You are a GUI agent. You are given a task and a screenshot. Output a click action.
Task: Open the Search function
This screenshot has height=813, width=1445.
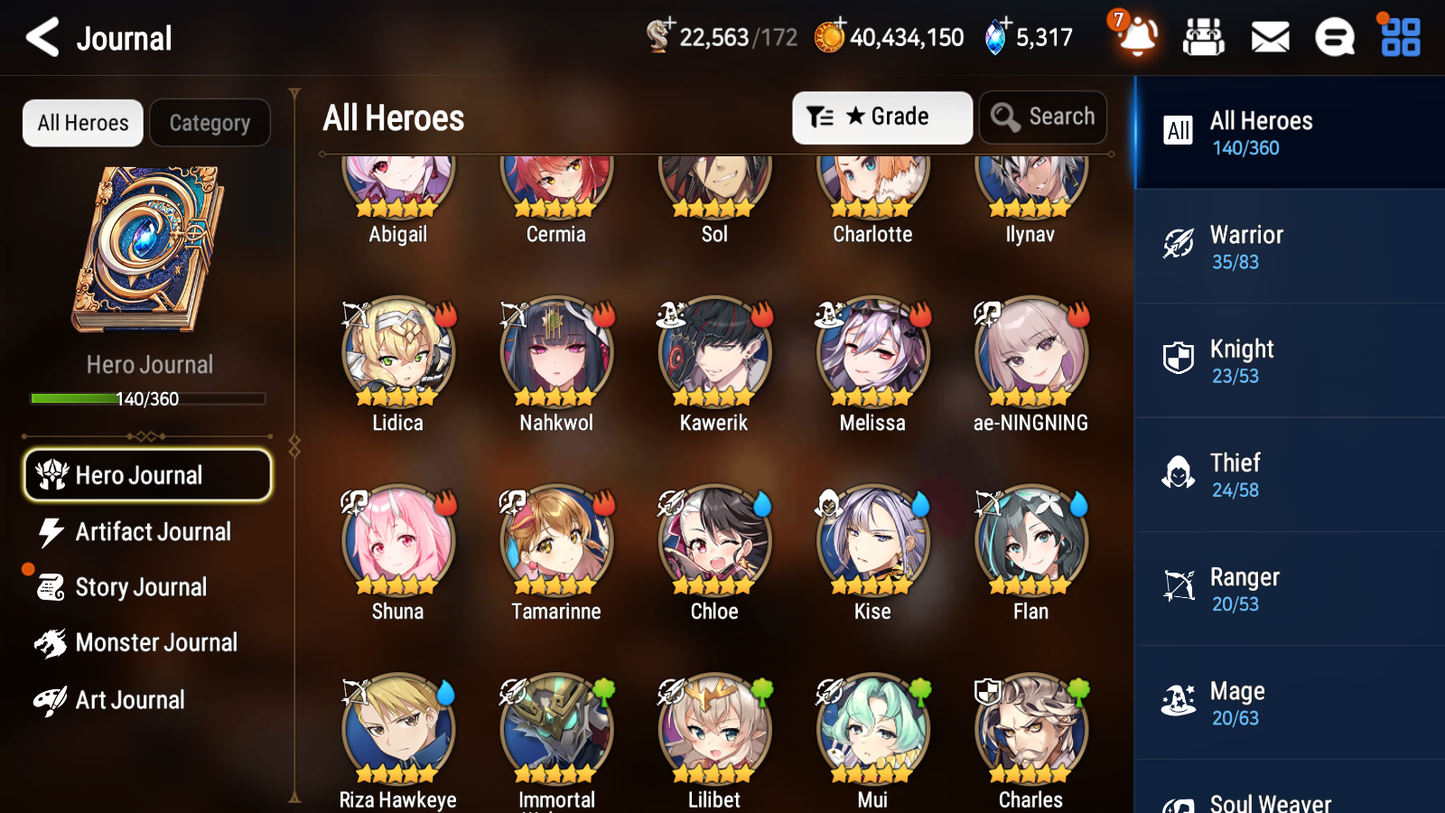[x=1043, y=117]
